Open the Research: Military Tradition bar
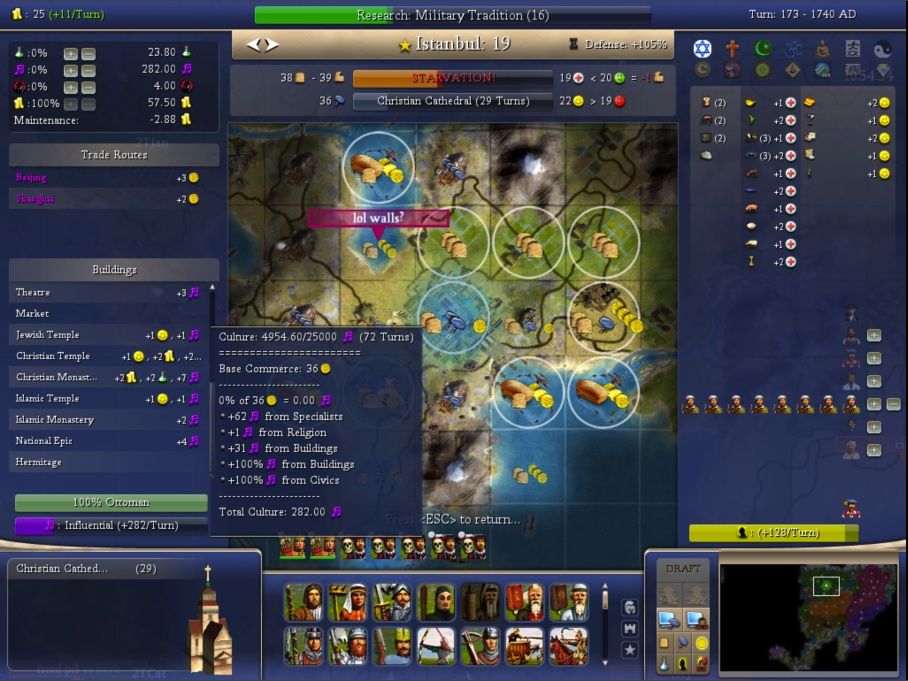 point(452,15)
